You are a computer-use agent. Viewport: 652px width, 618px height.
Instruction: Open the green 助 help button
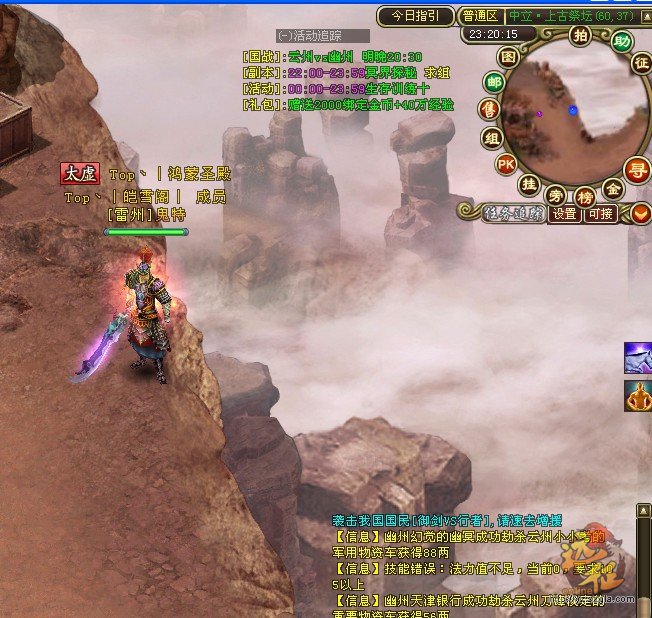[622, 41]
